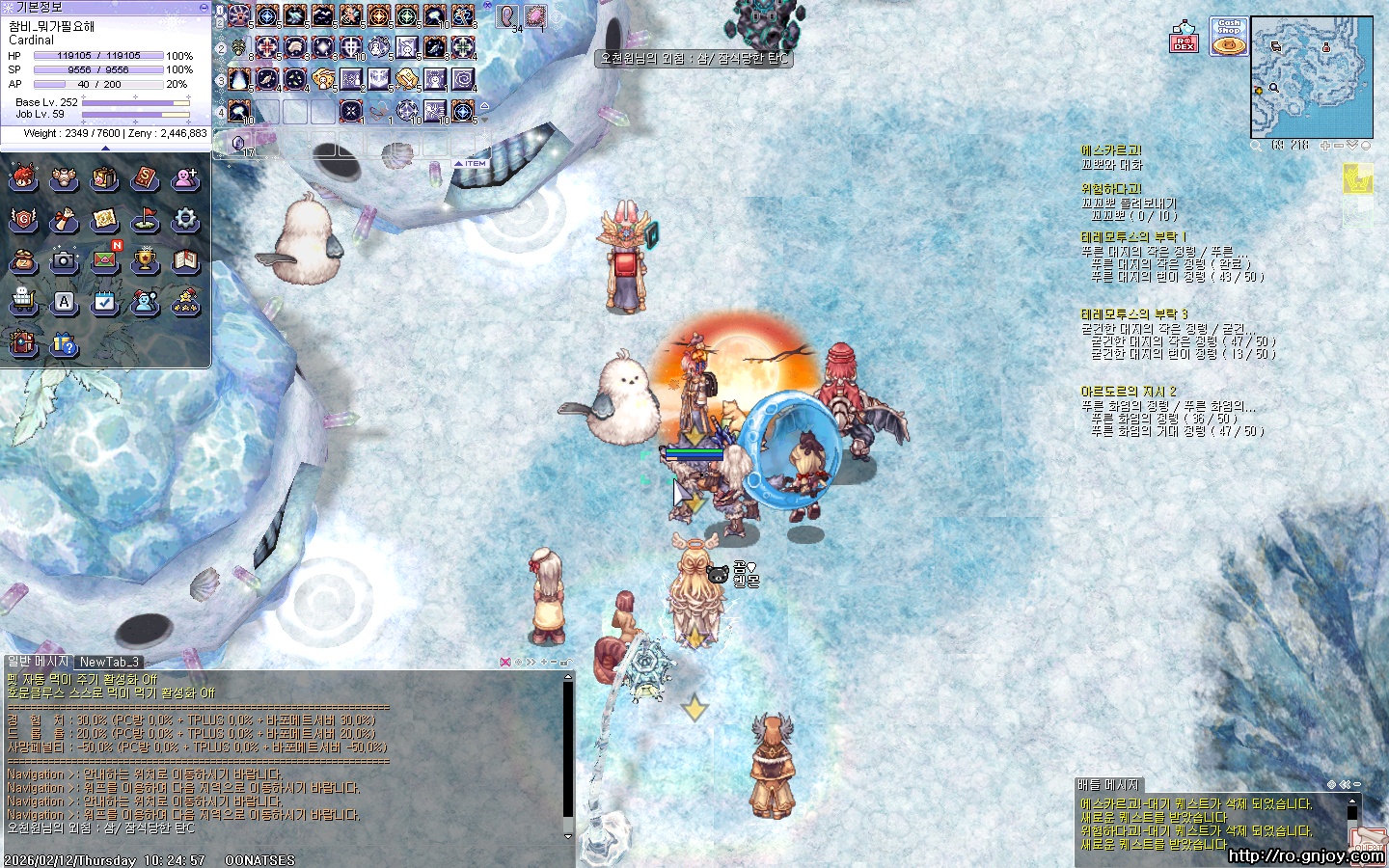Select the 일반 메시지 chat tab
This screenshot has height=868, width=1389.
coord(39,662)
